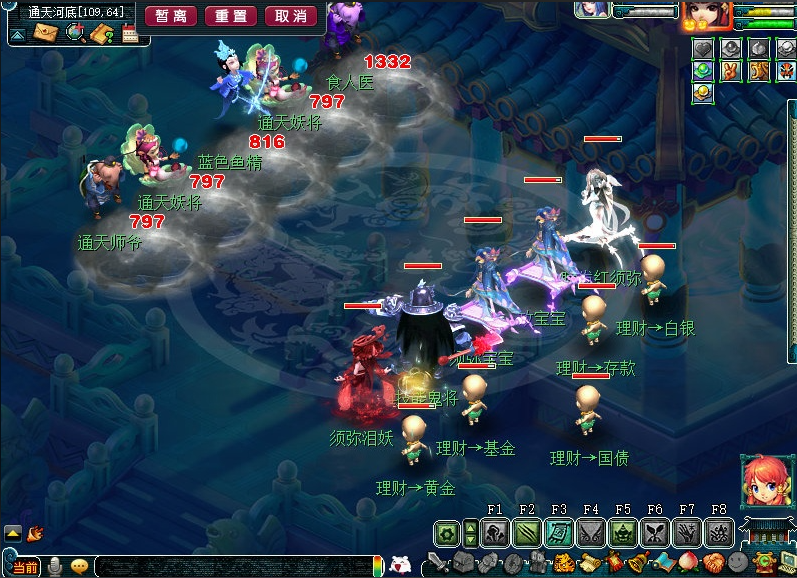
Task: Open the calendar icon
Action: pyautogui.click(x=130, y=33)
